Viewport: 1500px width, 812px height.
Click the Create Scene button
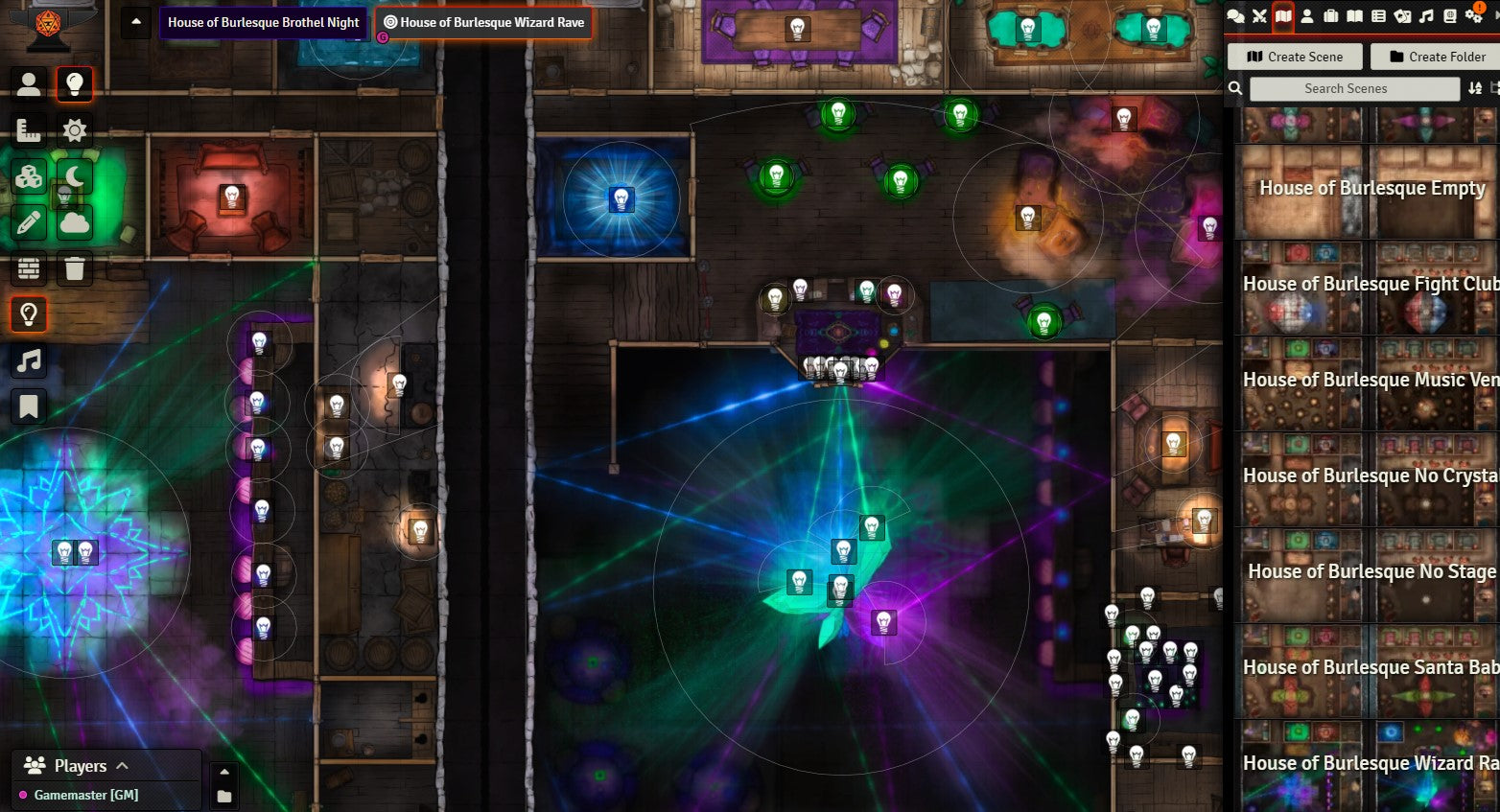click(1295, 57)
